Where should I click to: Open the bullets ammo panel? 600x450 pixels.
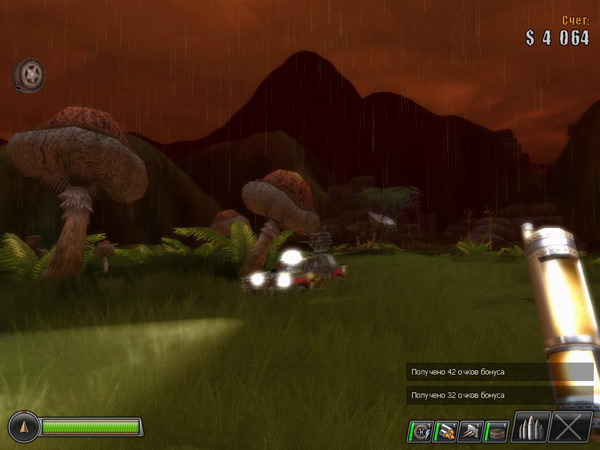click(x=530, y=428)
